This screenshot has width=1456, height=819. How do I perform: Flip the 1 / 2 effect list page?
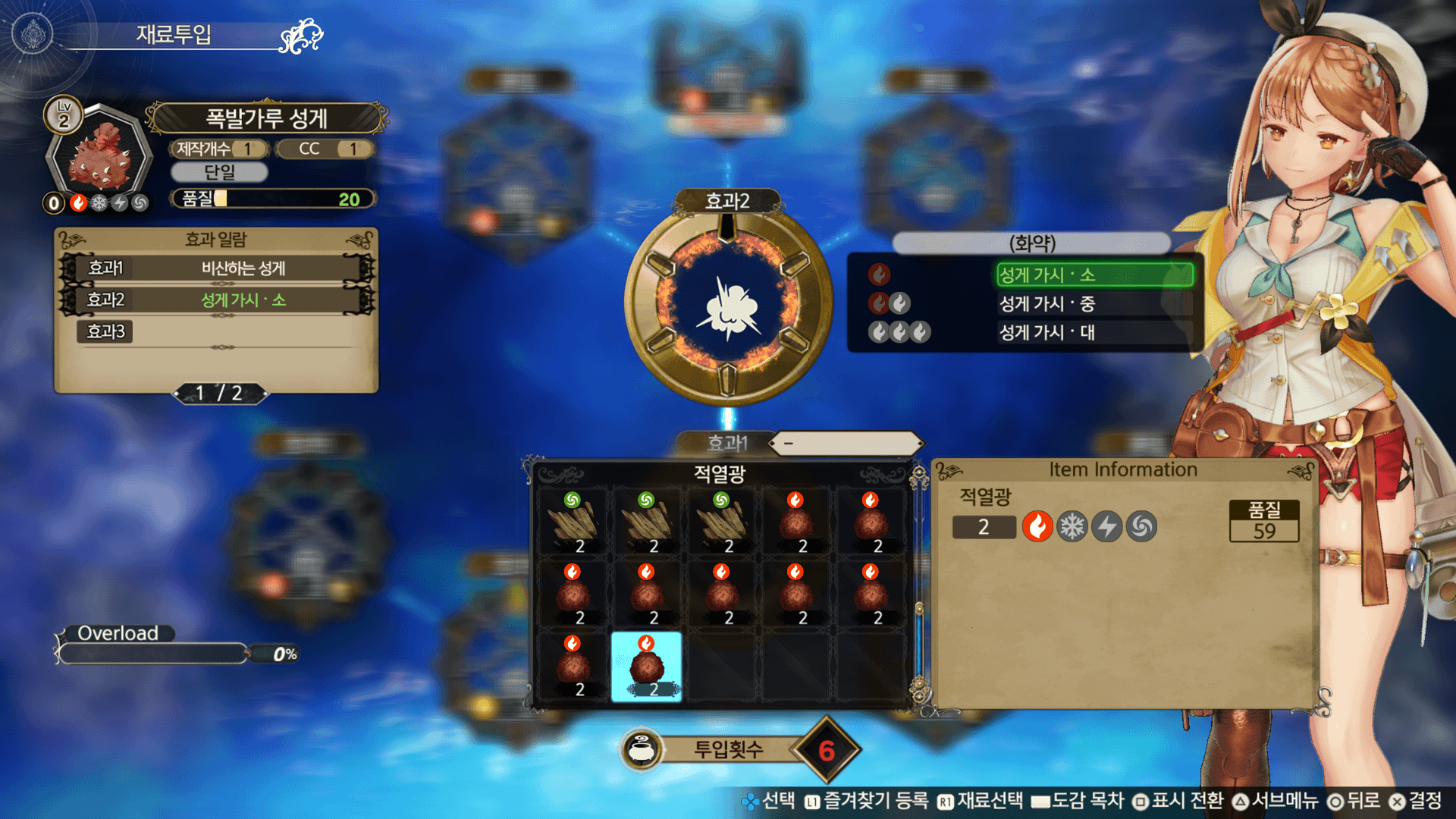pyautogui.click(x=220, y=393)
